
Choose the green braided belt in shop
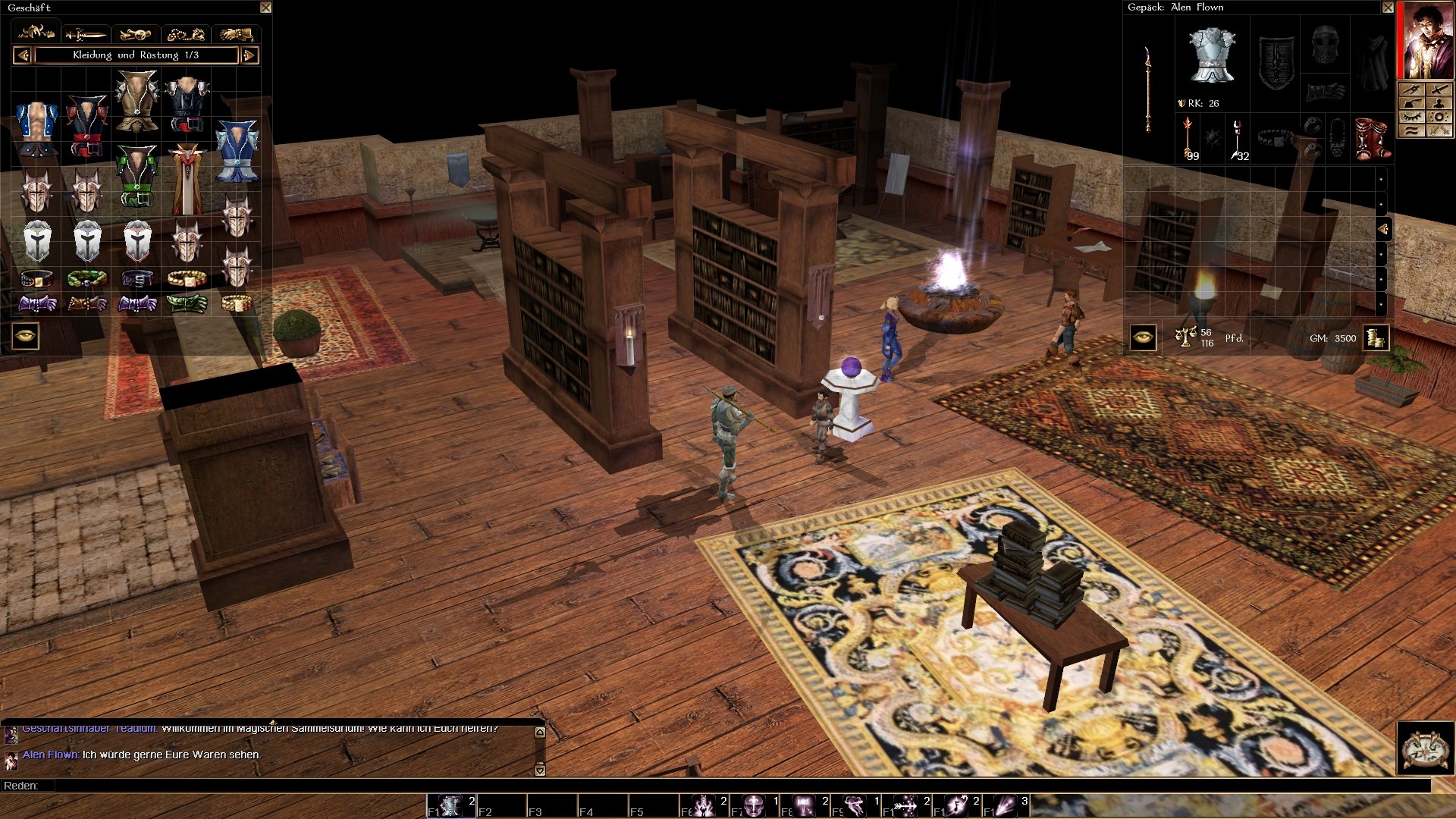[x=86, y=279]
